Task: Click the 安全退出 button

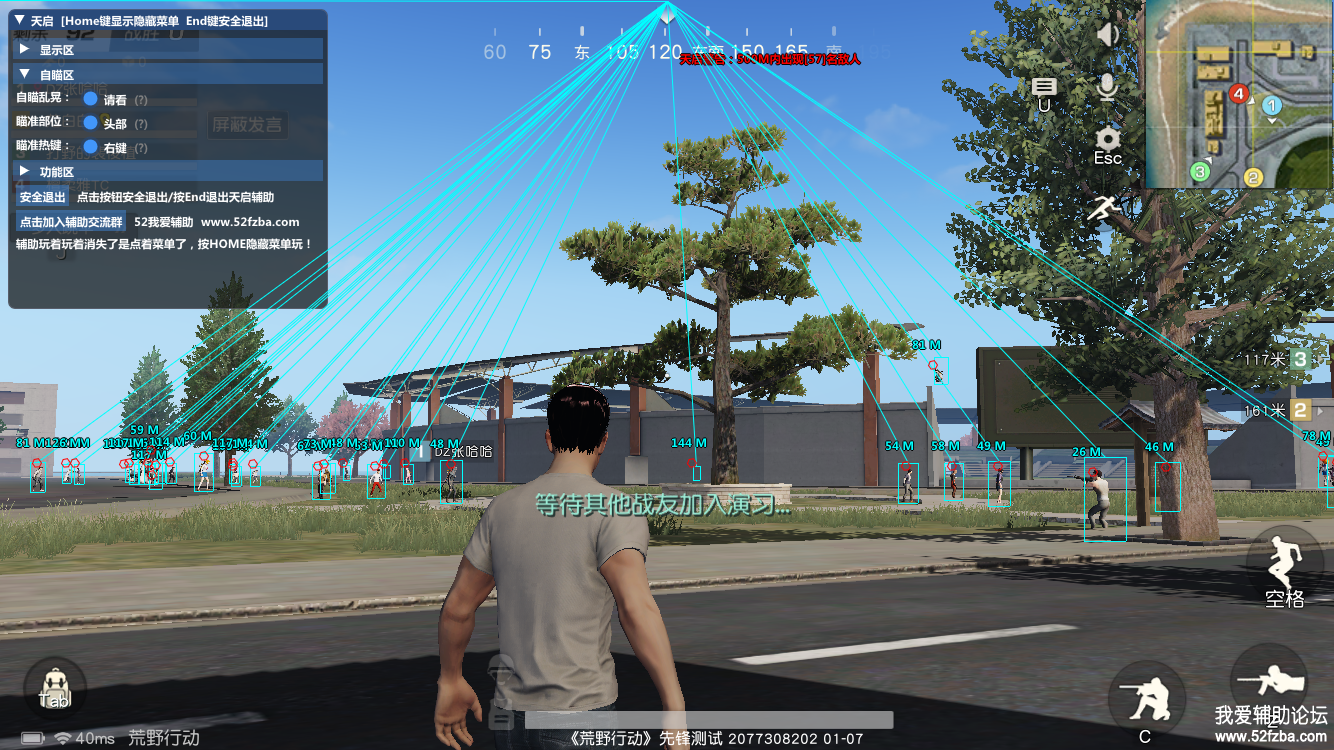Action: coord(42,197)
